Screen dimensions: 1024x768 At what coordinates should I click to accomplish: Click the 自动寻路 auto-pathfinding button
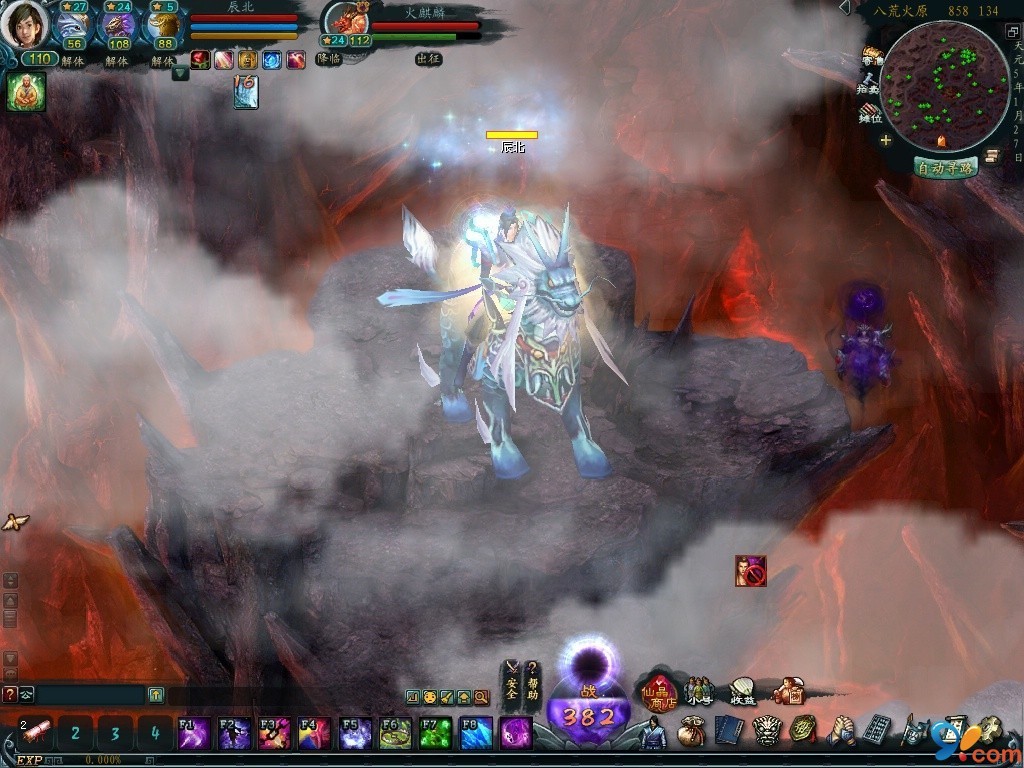(944, 168)
